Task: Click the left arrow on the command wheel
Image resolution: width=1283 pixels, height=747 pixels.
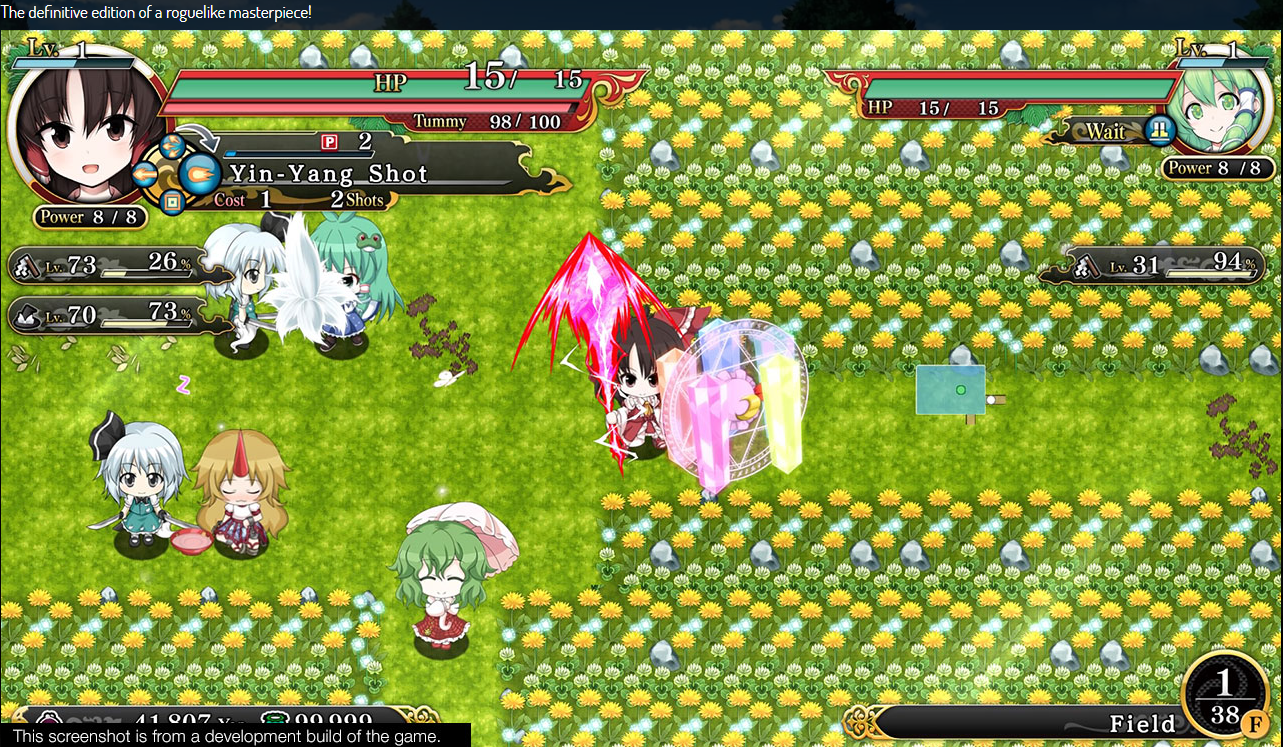Action: coord(144,174)
